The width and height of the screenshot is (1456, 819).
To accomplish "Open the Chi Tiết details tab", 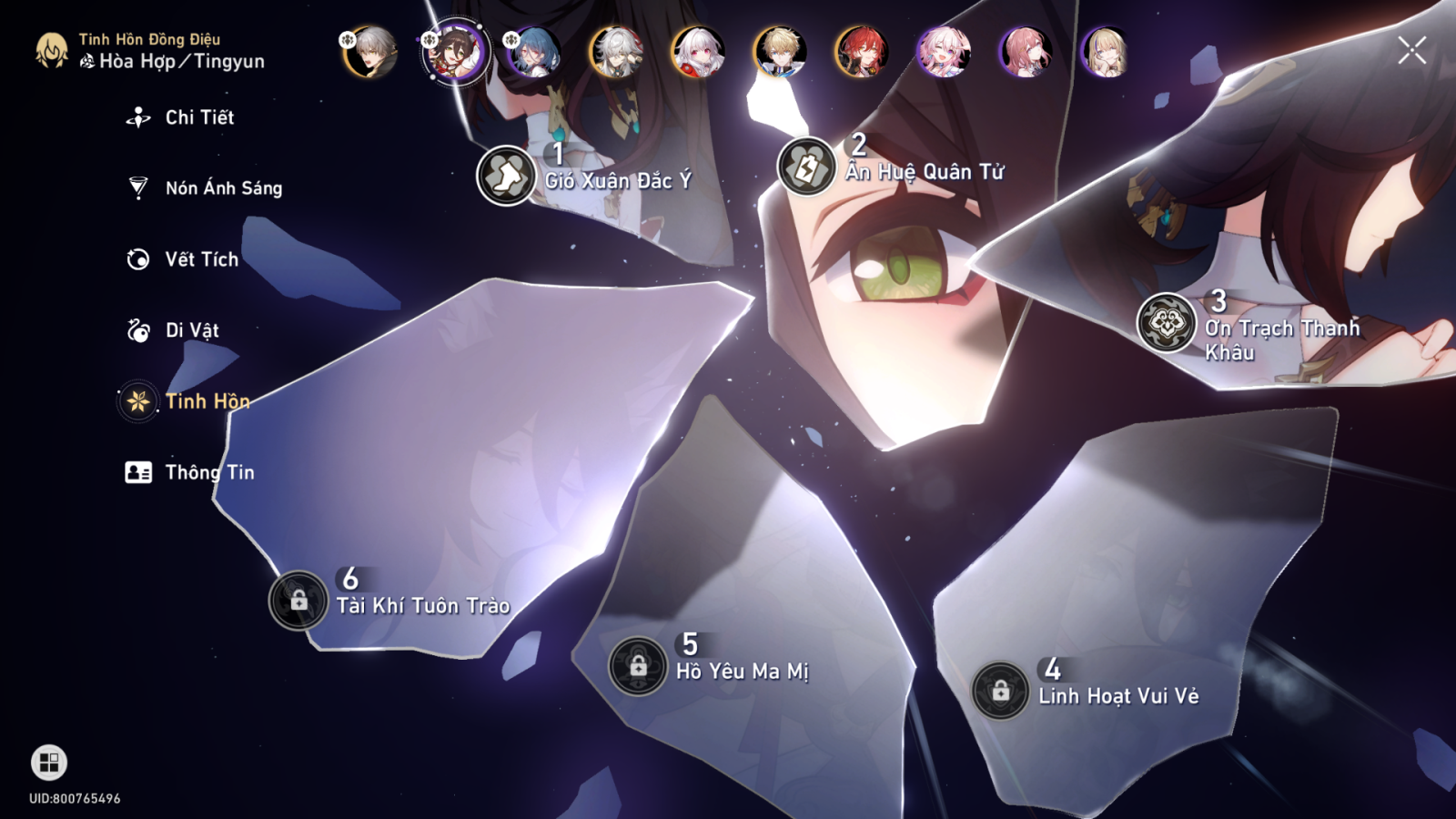I will coord(198,117).
